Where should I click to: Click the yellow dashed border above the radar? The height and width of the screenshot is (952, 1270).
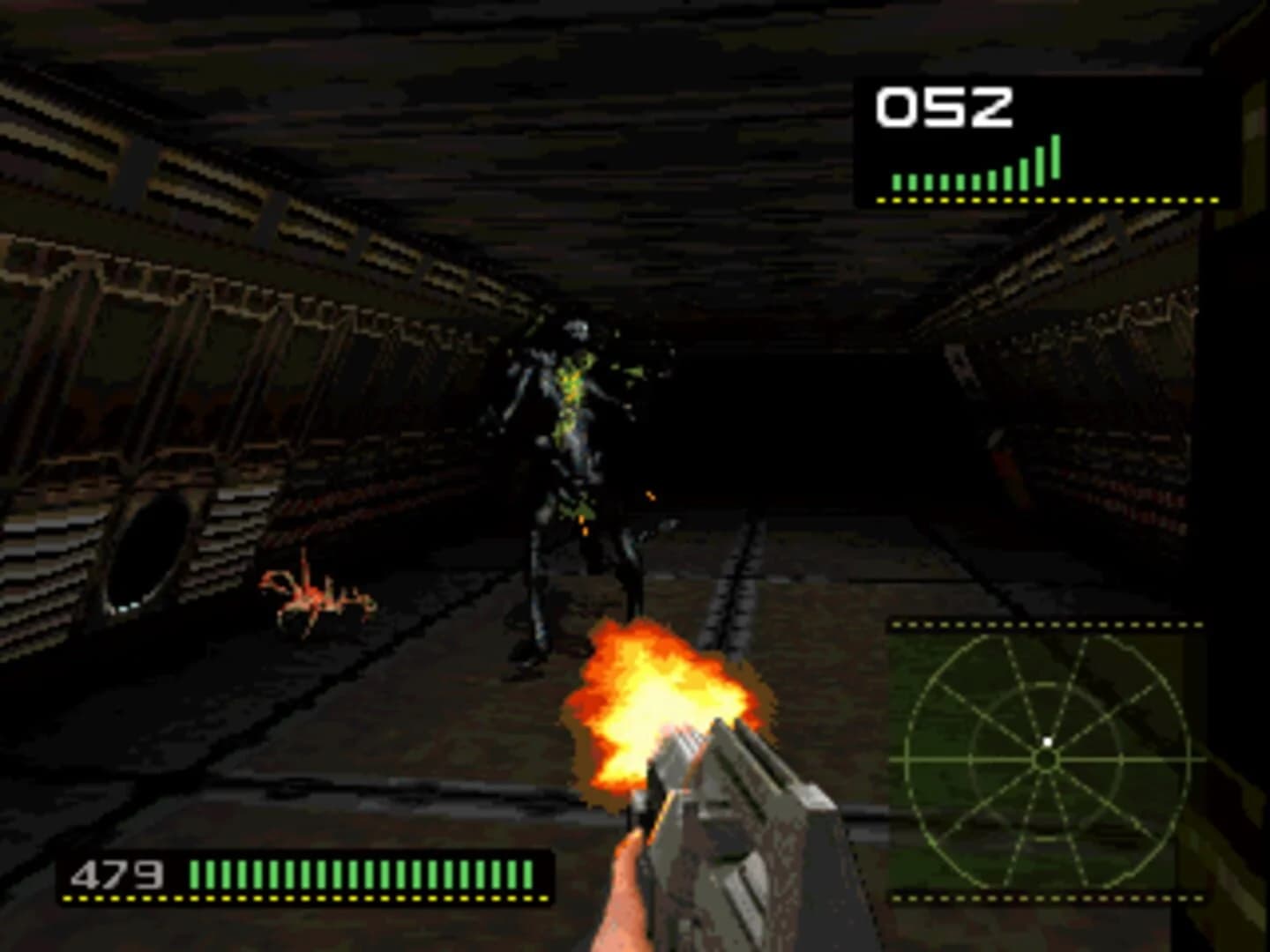point(1043,623)
